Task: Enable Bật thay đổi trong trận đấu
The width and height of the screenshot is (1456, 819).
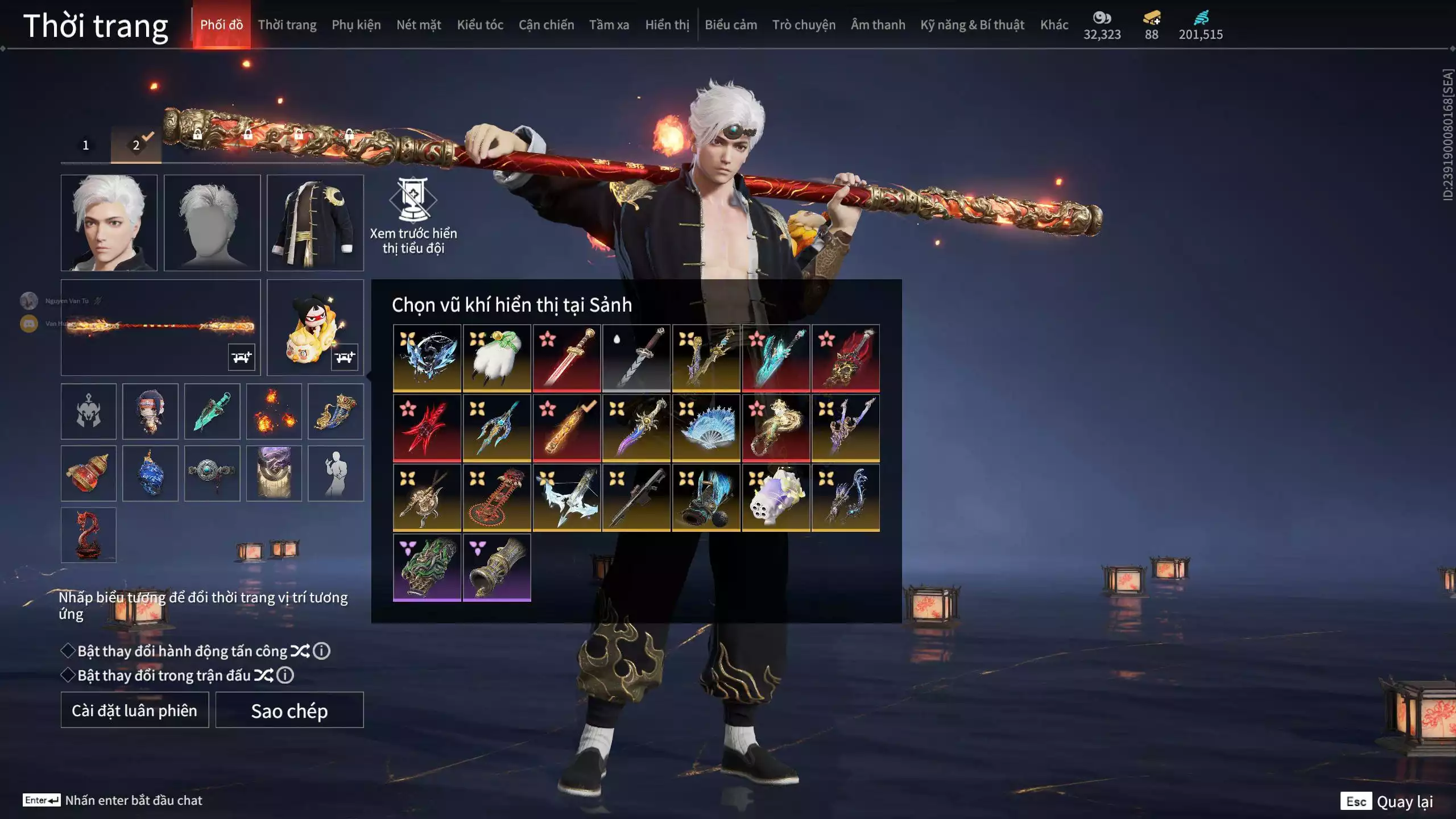Action: pyautogui.click(x=68, y=675)
